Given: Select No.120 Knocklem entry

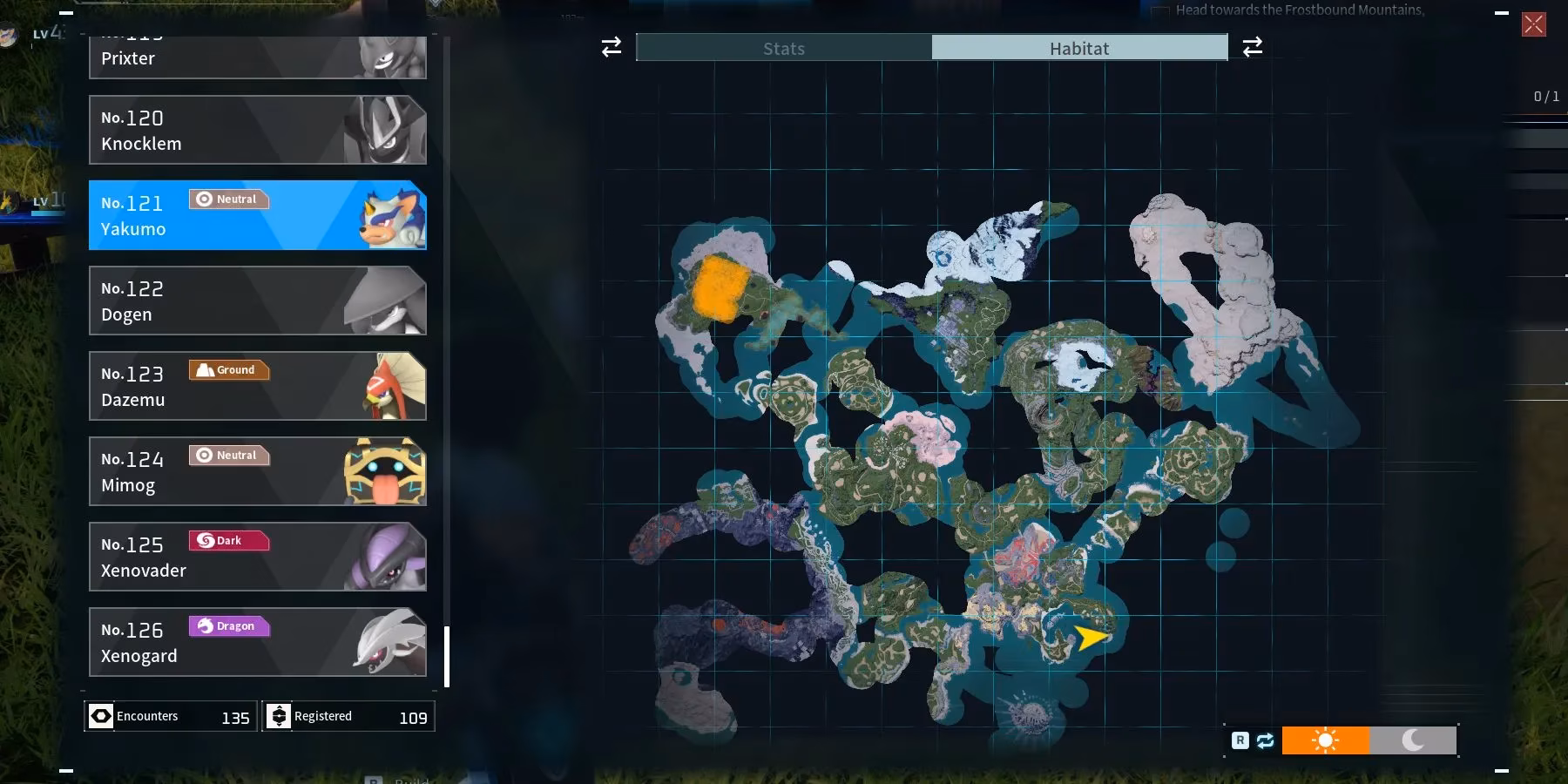Looking at the screenshot, I should (x=257, y=130).
